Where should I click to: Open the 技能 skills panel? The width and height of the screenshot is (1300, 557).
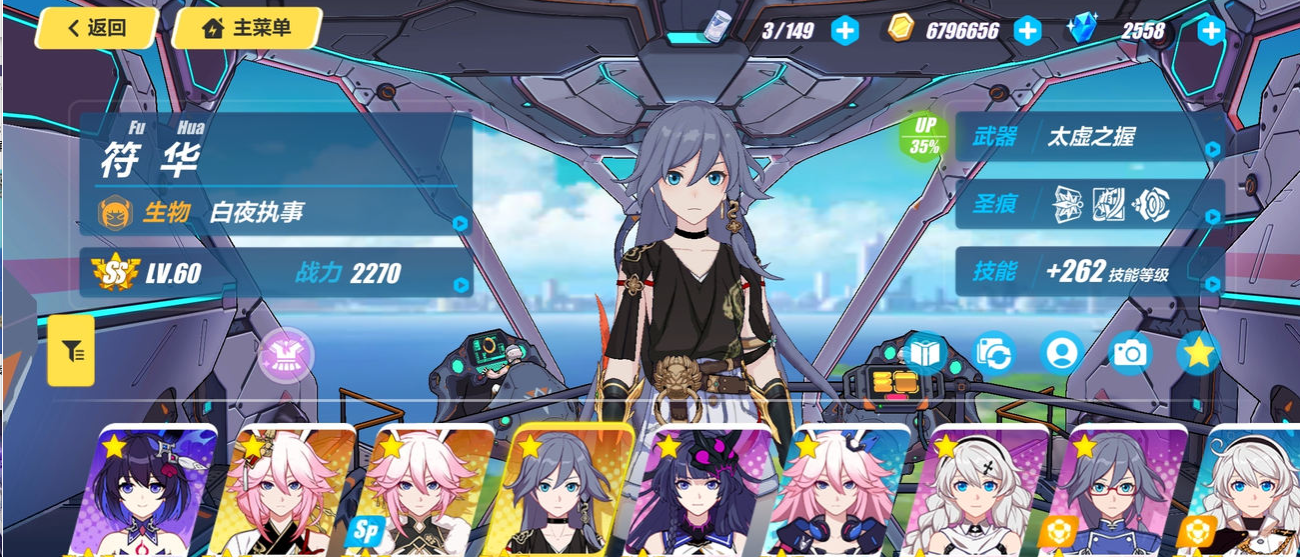1090,271
